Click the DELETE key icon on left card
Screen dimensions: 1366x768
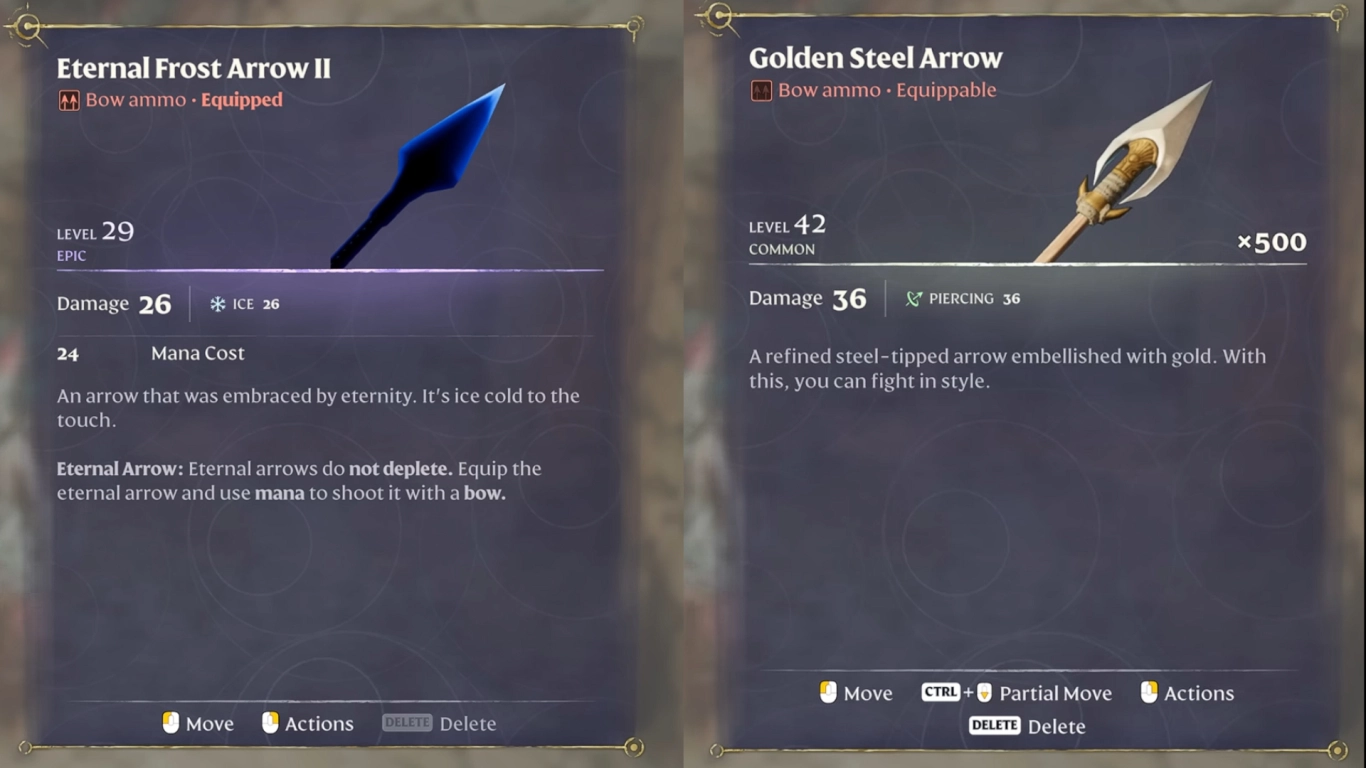[x=407, y=722]
